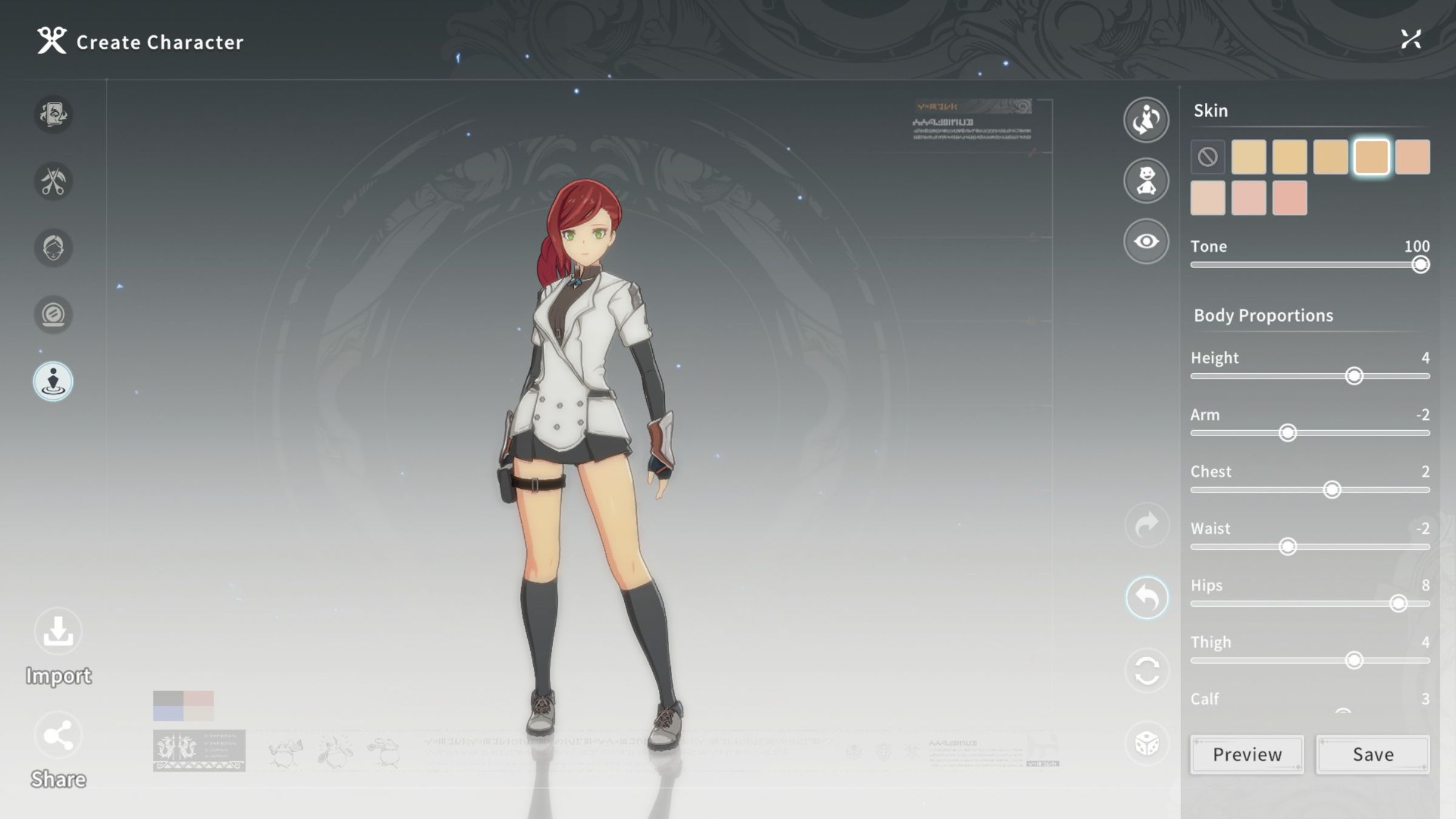Open the makeup customization section
The image size is (1456, 819).
tap(53, 314)
